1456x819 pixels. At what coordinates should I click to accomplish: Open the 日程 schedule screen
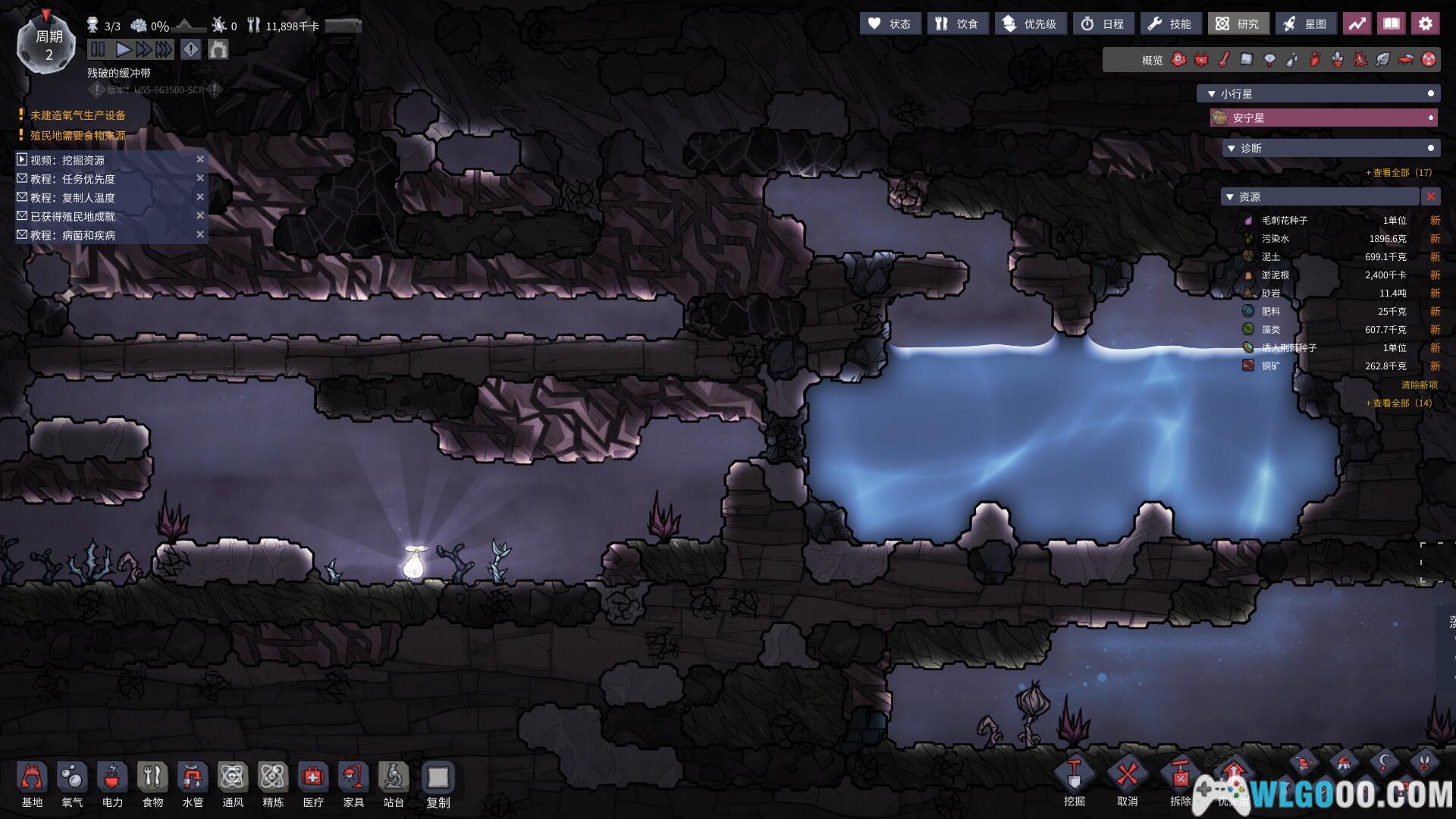click(x=1103, y=24)
